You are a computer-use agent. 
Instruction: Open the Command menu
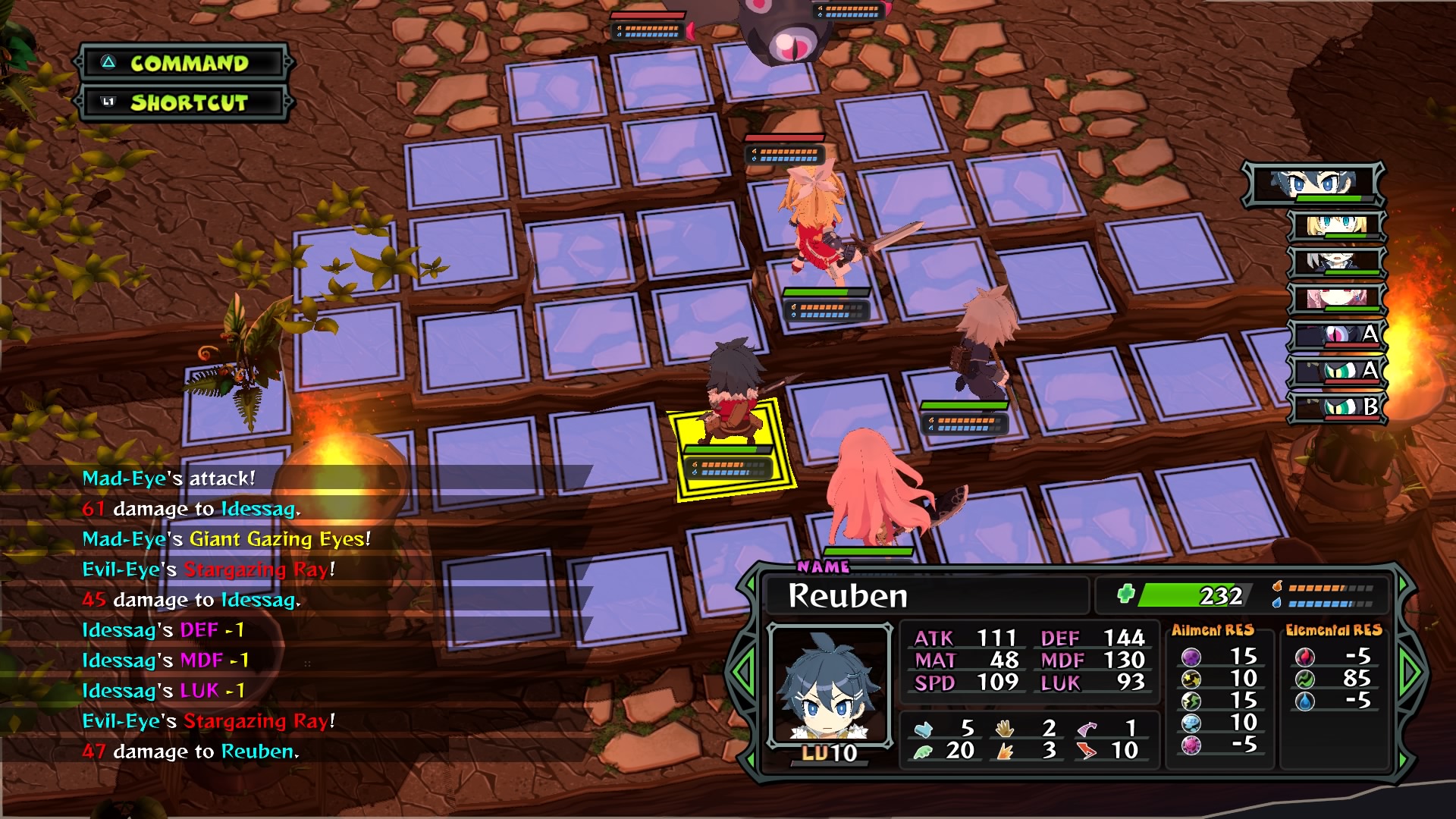[186, 63]
